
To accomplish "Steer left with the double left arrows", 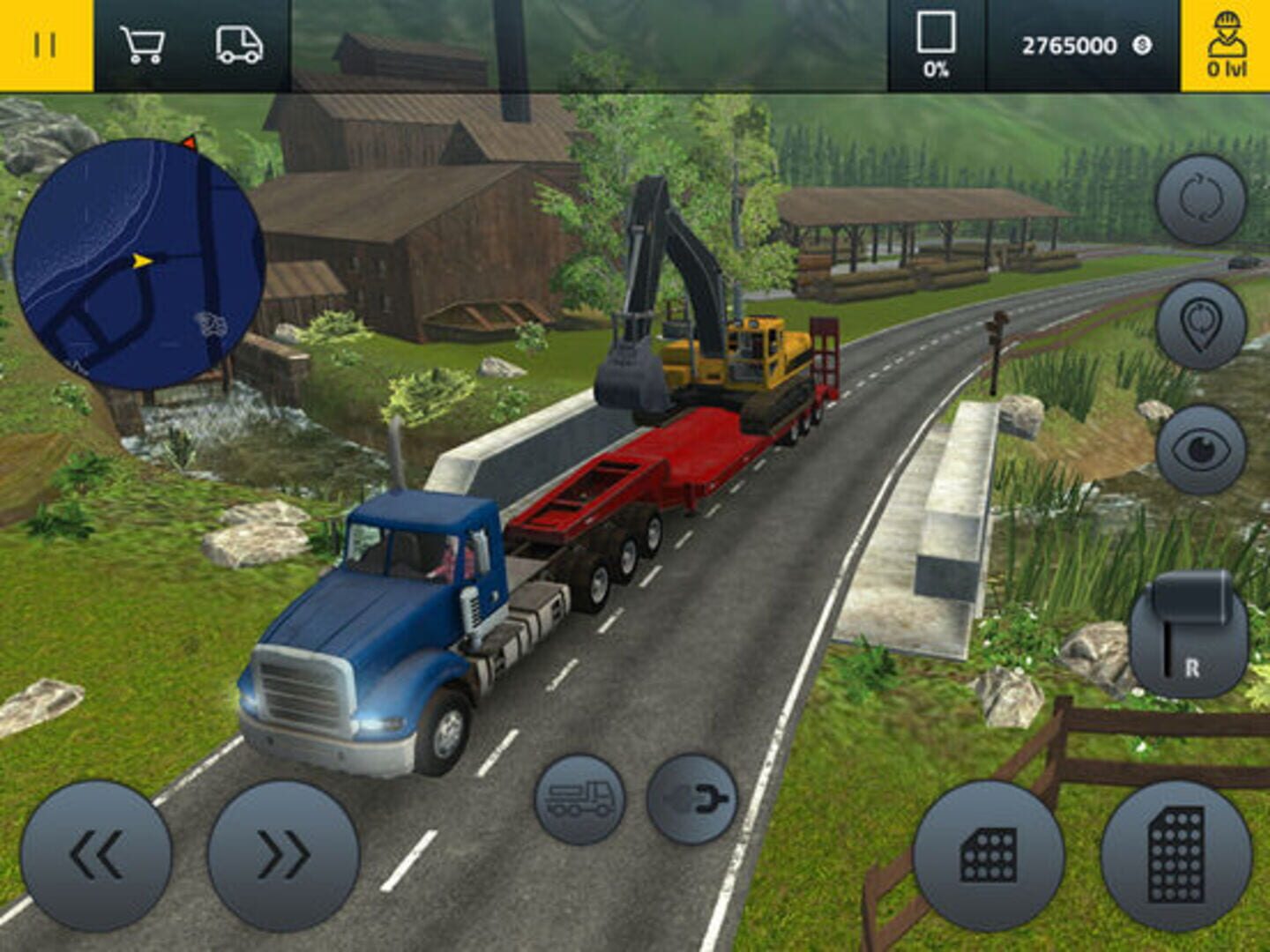I will (96, 855).
